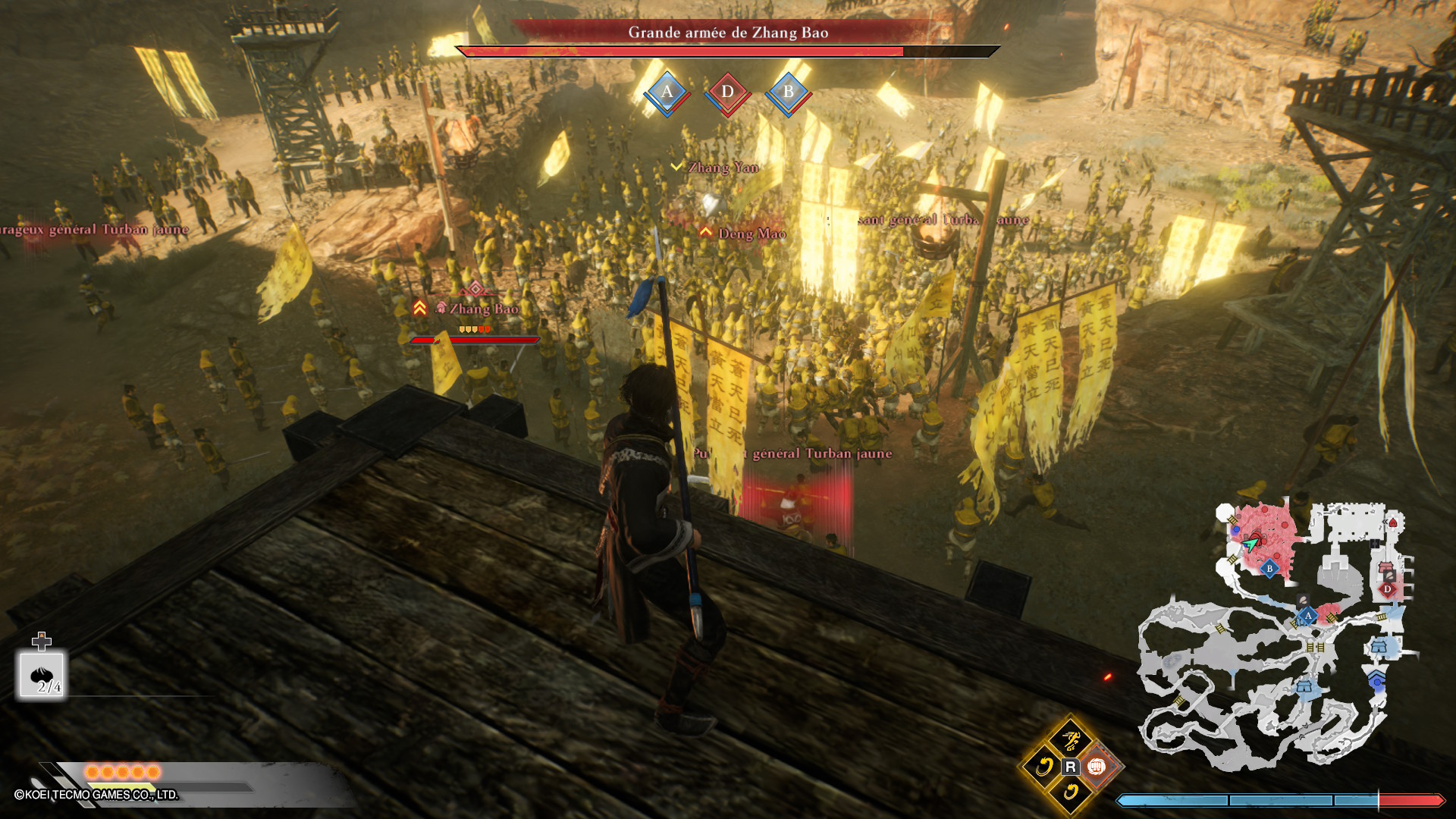1456x819 pixels.
Task: Activate the orange fist battle art
Action: tap(1097, 767)
